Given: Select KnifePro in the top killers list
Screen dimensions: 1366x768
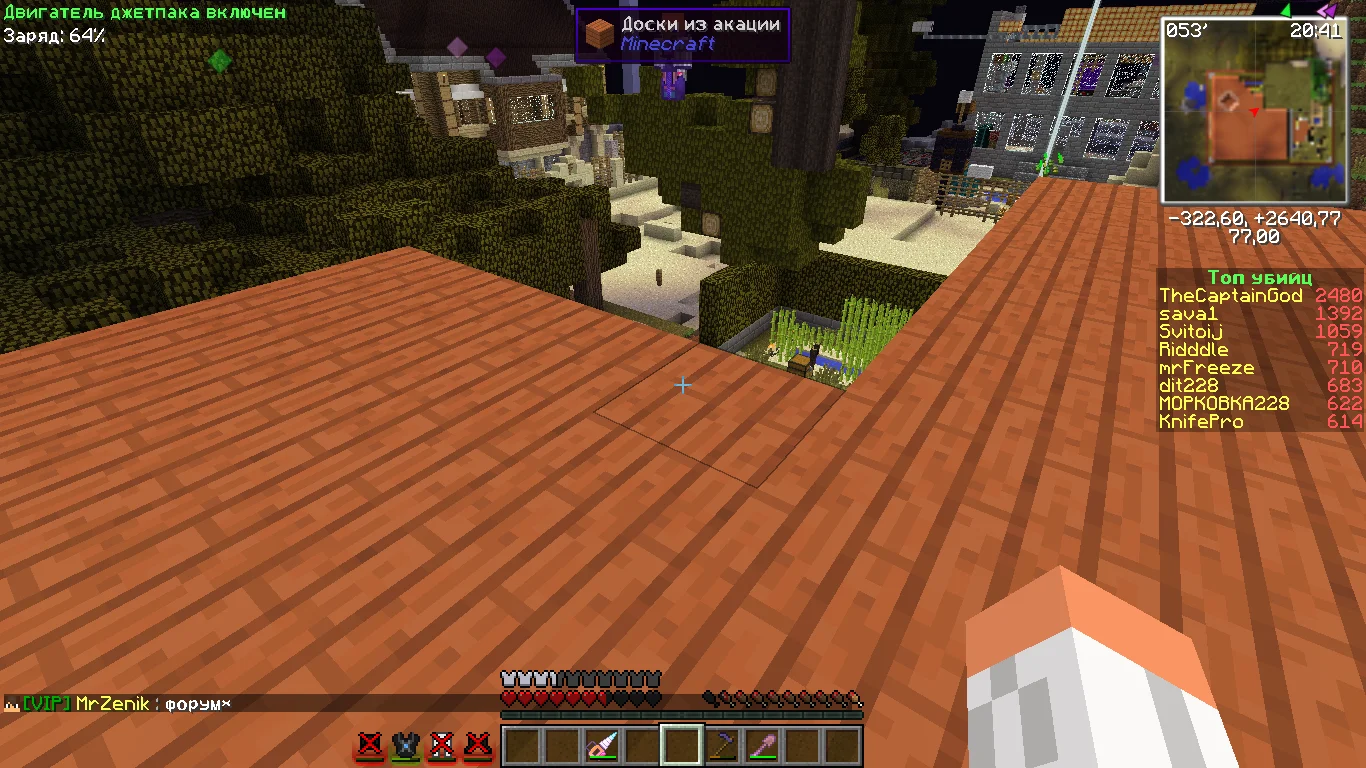Looking at the screenshot, I should (1201, 422).
